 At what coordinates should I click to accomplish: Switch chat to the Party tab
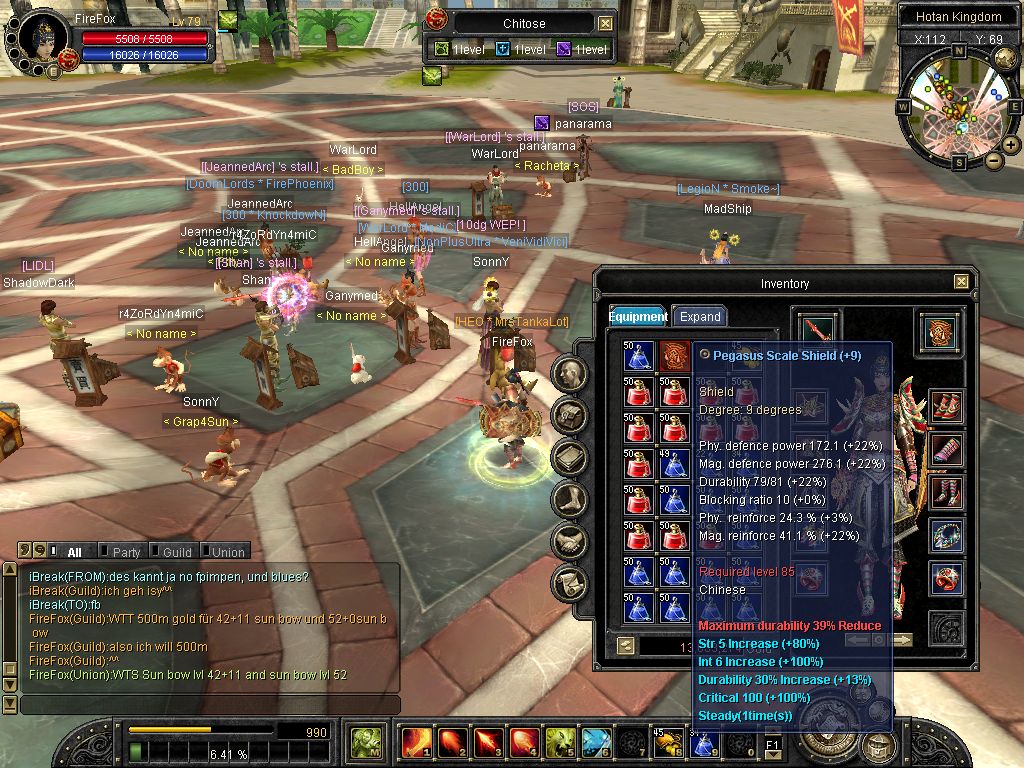[x=125, y=551]
